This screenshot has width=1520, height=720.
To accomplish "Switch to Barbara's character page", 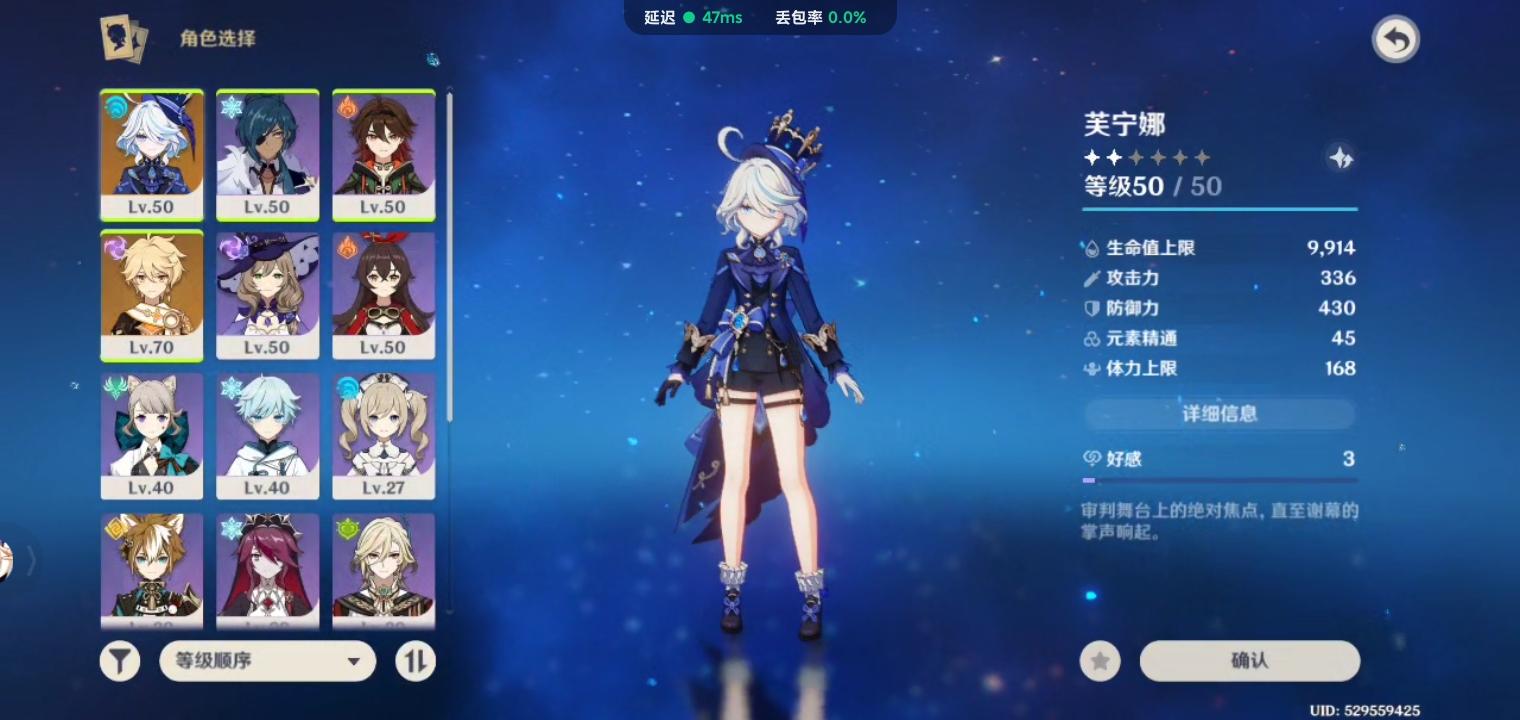I will click(383, 435).
